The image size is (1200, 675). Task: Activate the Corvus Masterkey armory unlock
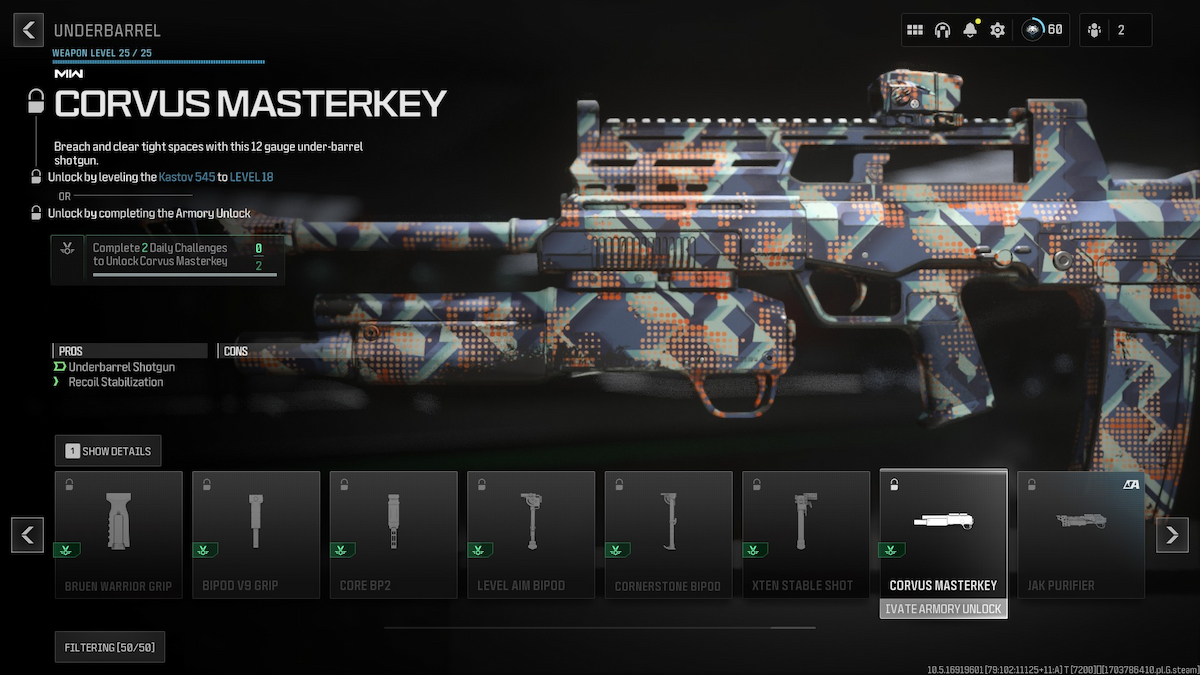(x=944, y=609)
